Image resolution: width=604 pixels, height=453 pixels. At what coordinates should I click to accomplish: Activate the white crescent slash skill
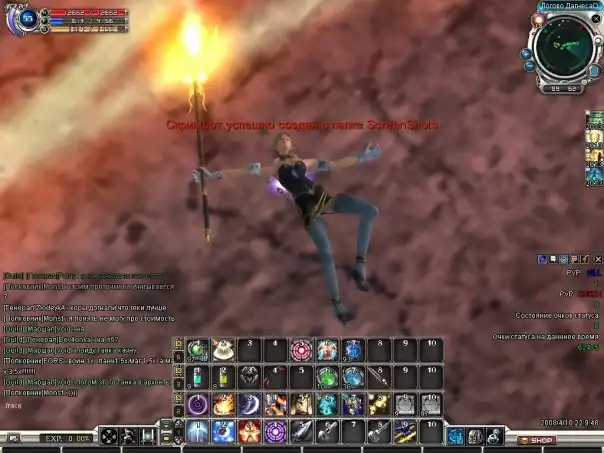point(250,404)
